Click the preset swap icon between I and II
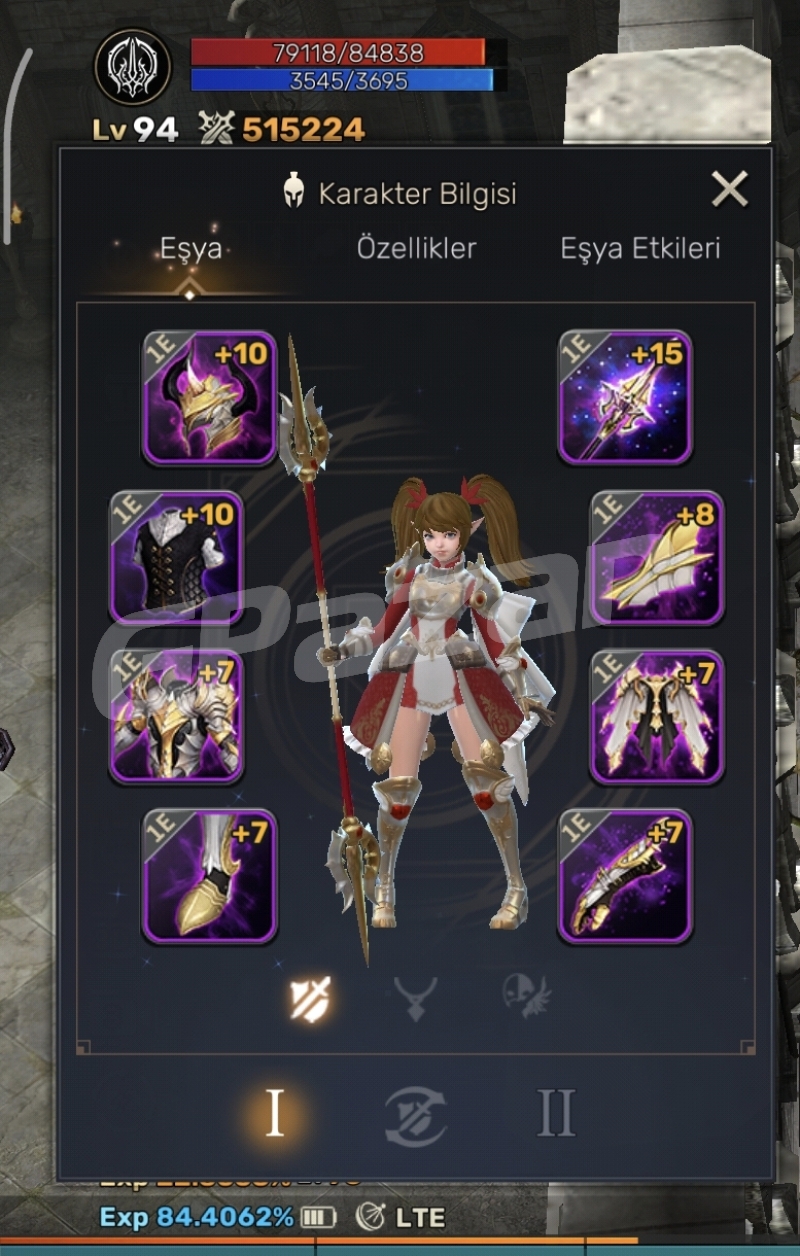Viewport: 800px width, 1256px height. 415,1116
